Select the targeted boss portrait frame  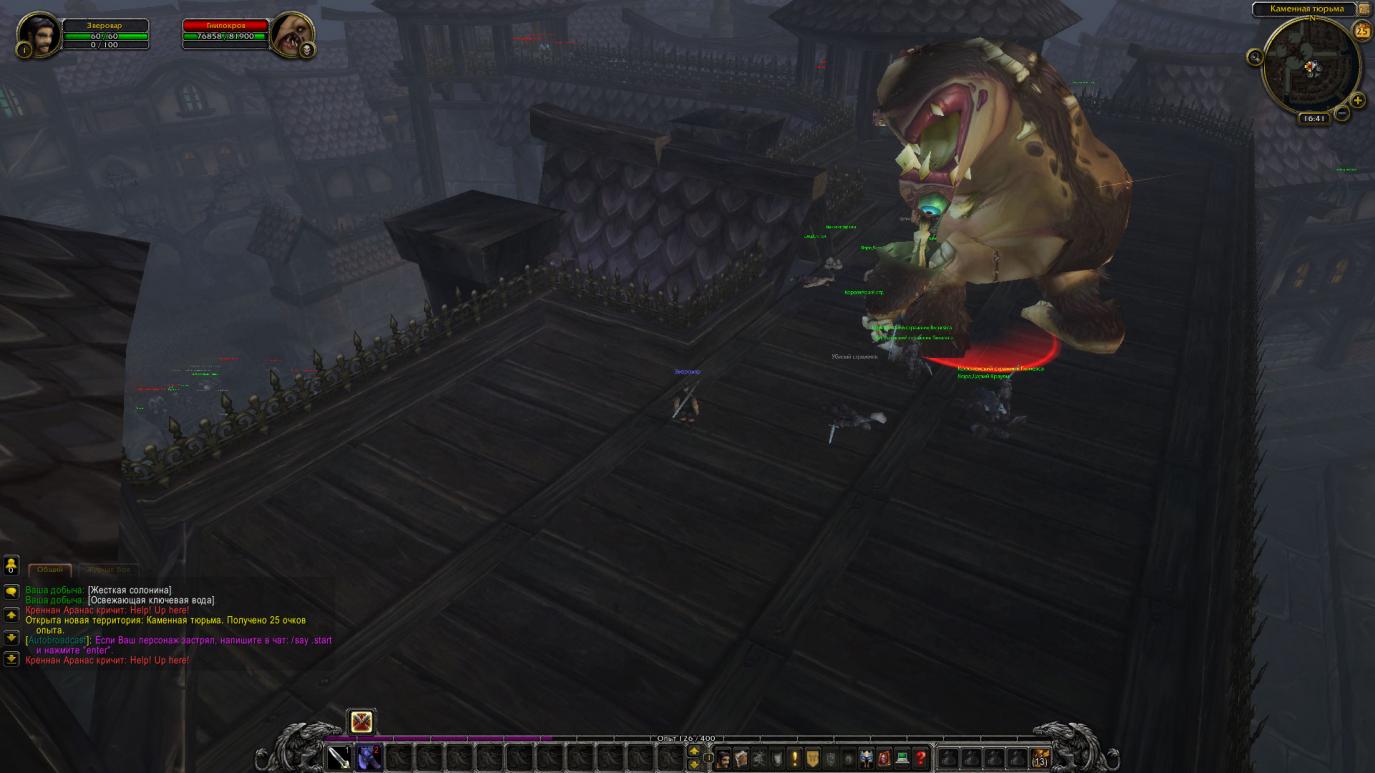click(291, 35)
